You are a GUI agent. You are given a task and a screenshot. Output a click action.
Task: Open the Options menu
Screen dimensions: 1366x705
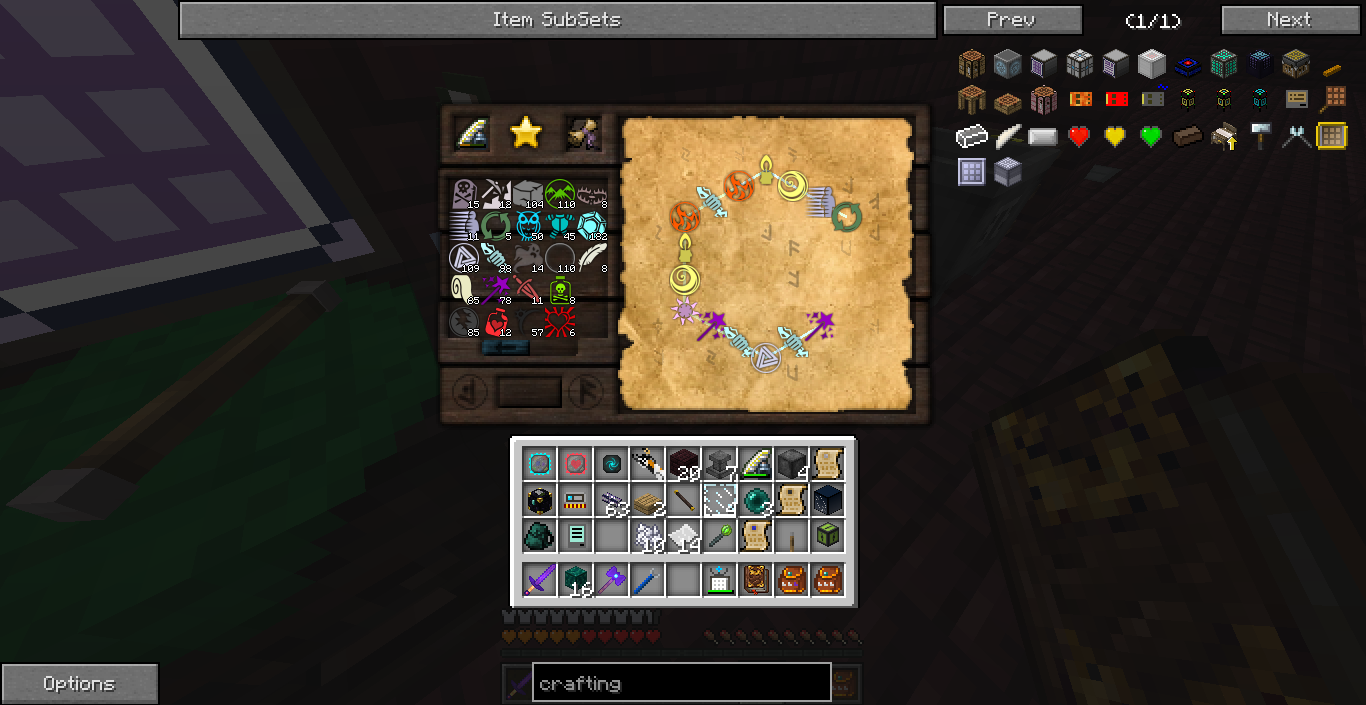[79, 684]
